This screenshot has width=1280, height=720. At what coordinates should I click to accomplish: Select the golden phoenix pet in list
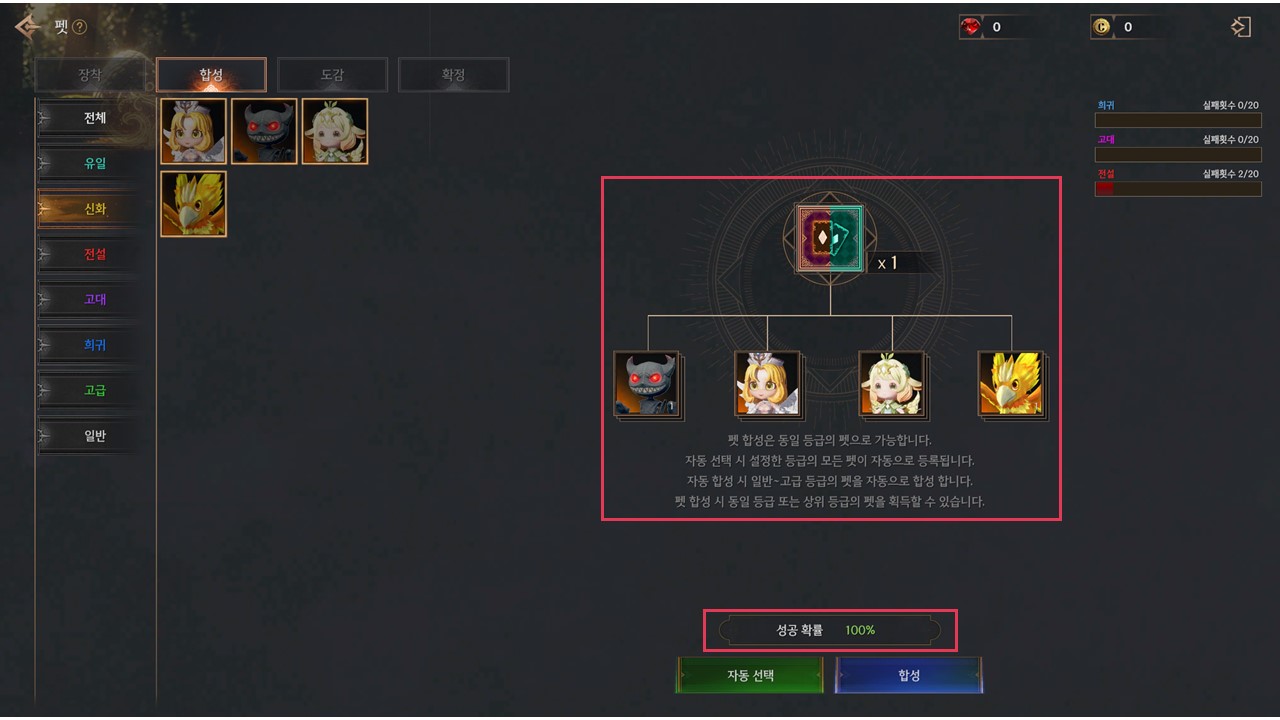(193, 204)
